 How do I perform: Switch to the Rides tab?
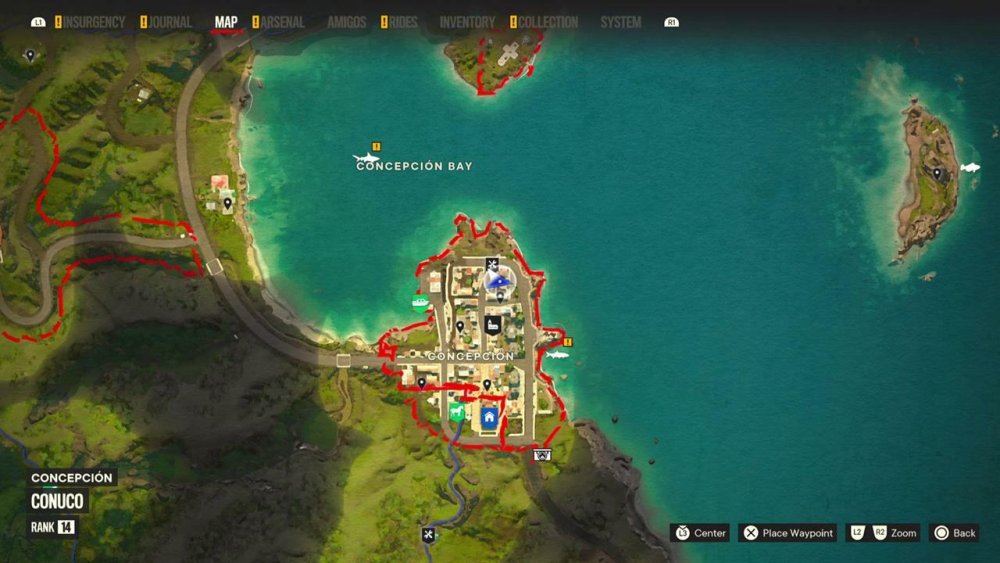click(402, 22)
